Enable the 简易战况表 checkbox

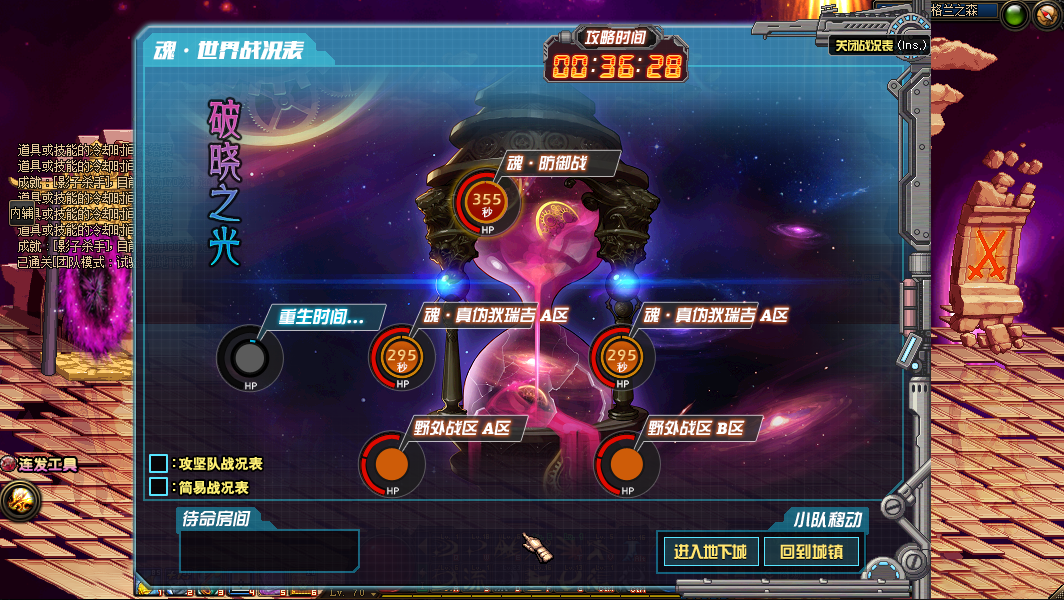pos(158,487)
